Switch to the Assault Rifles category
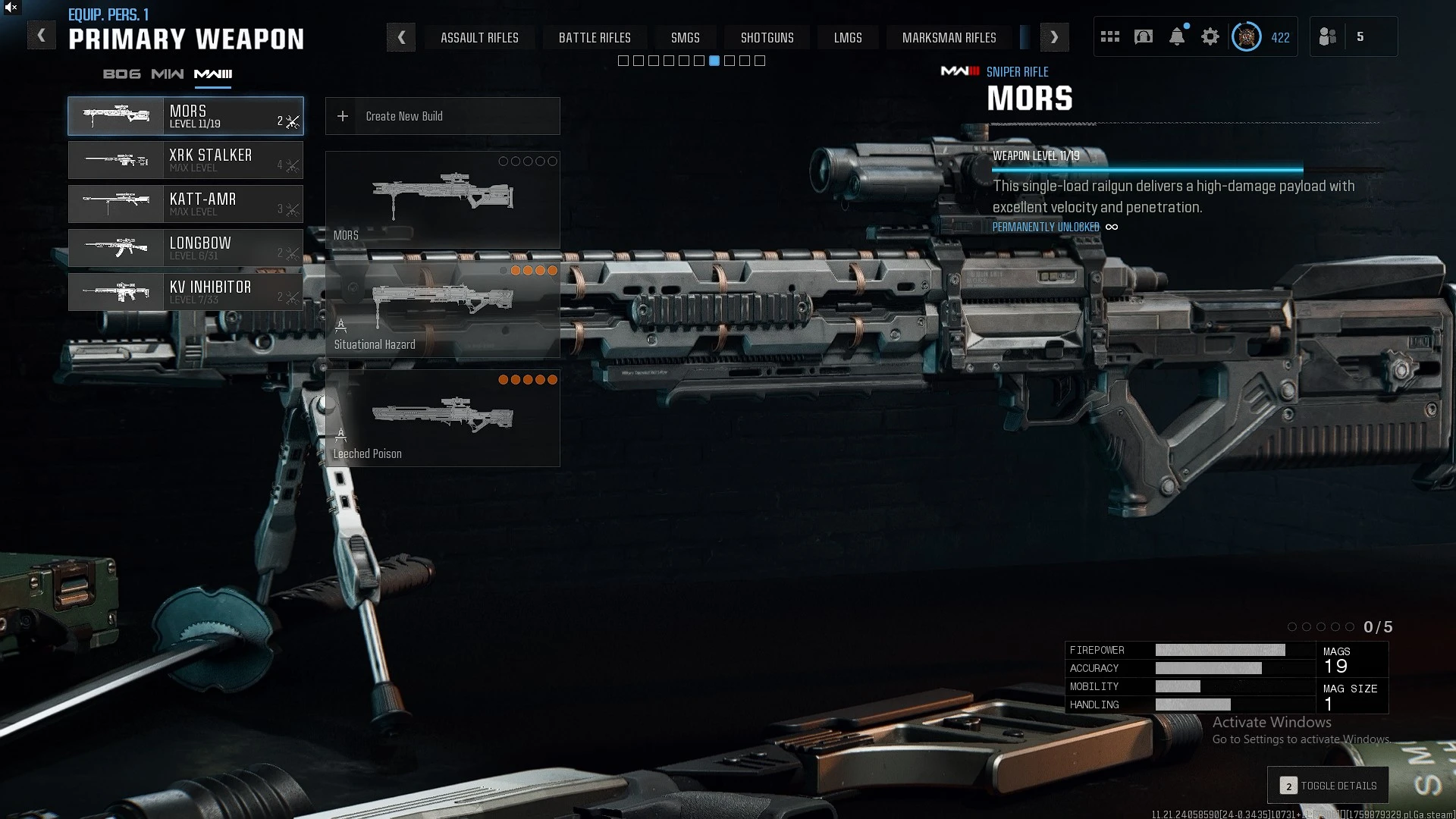 click(x=479, y=37)
